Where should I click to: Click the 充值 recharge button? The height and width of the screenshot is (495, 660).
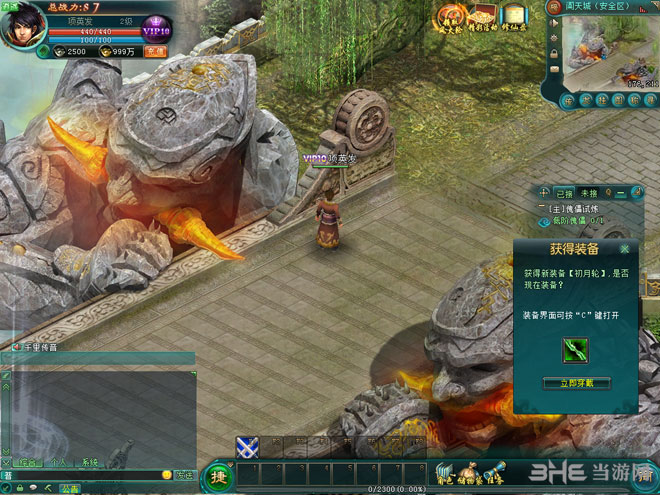[155, 51]
